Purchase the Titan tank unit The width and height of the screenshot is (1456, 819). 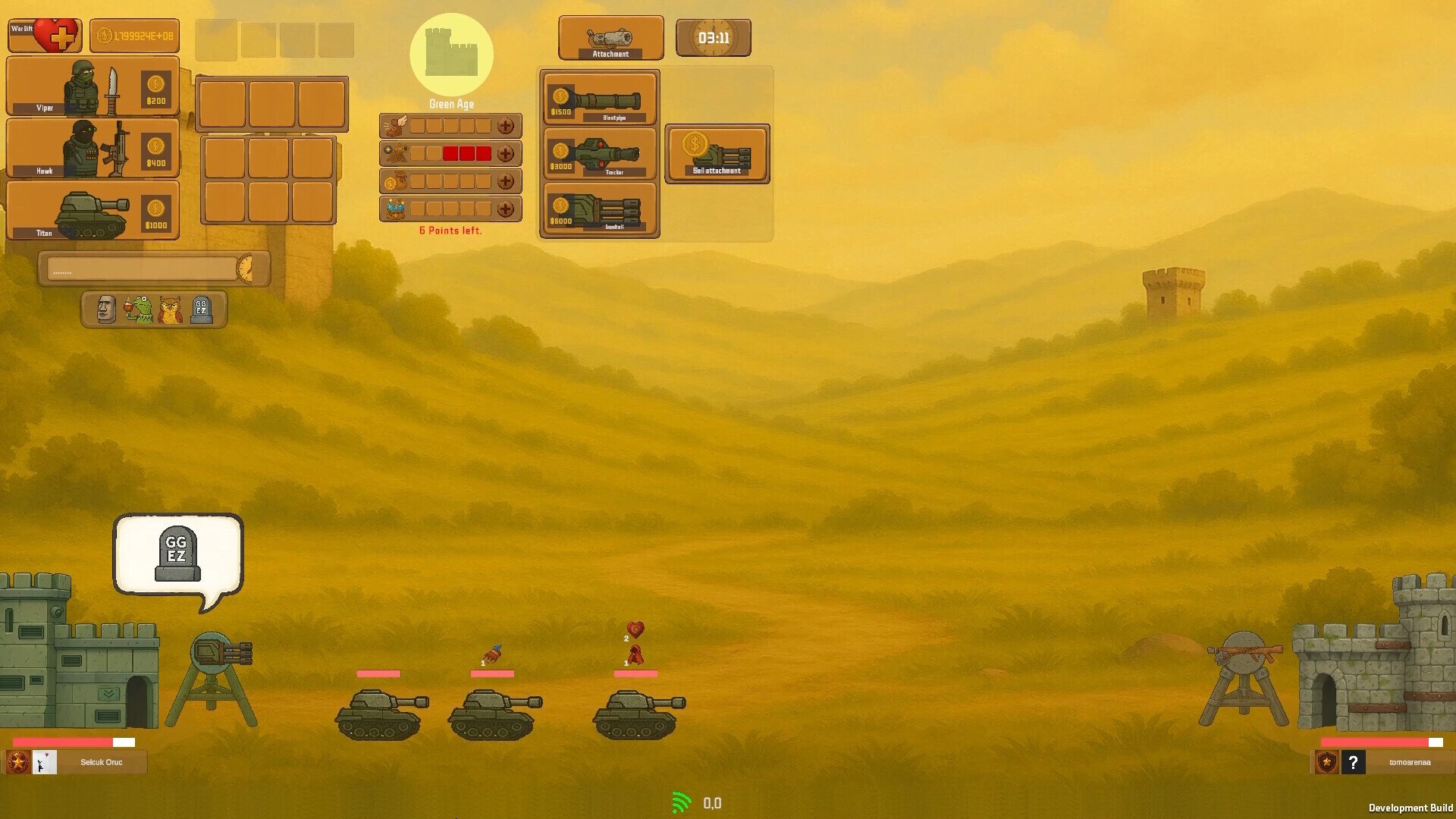coord(93,211)
